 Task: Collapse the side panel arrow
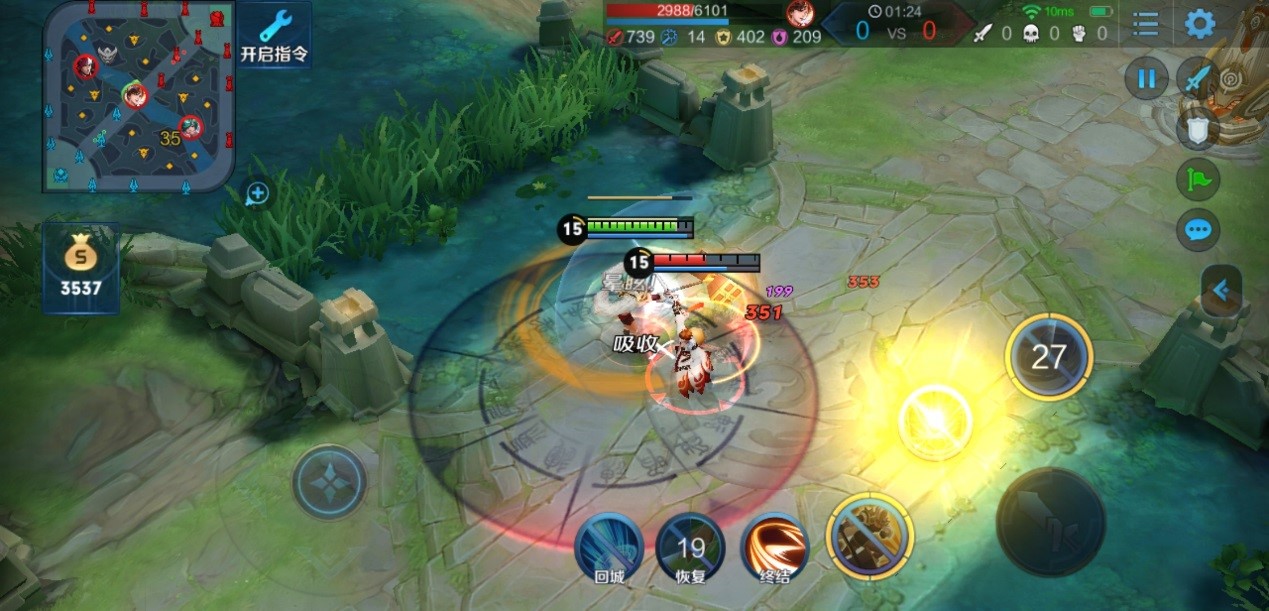[x=1221, y=291]
